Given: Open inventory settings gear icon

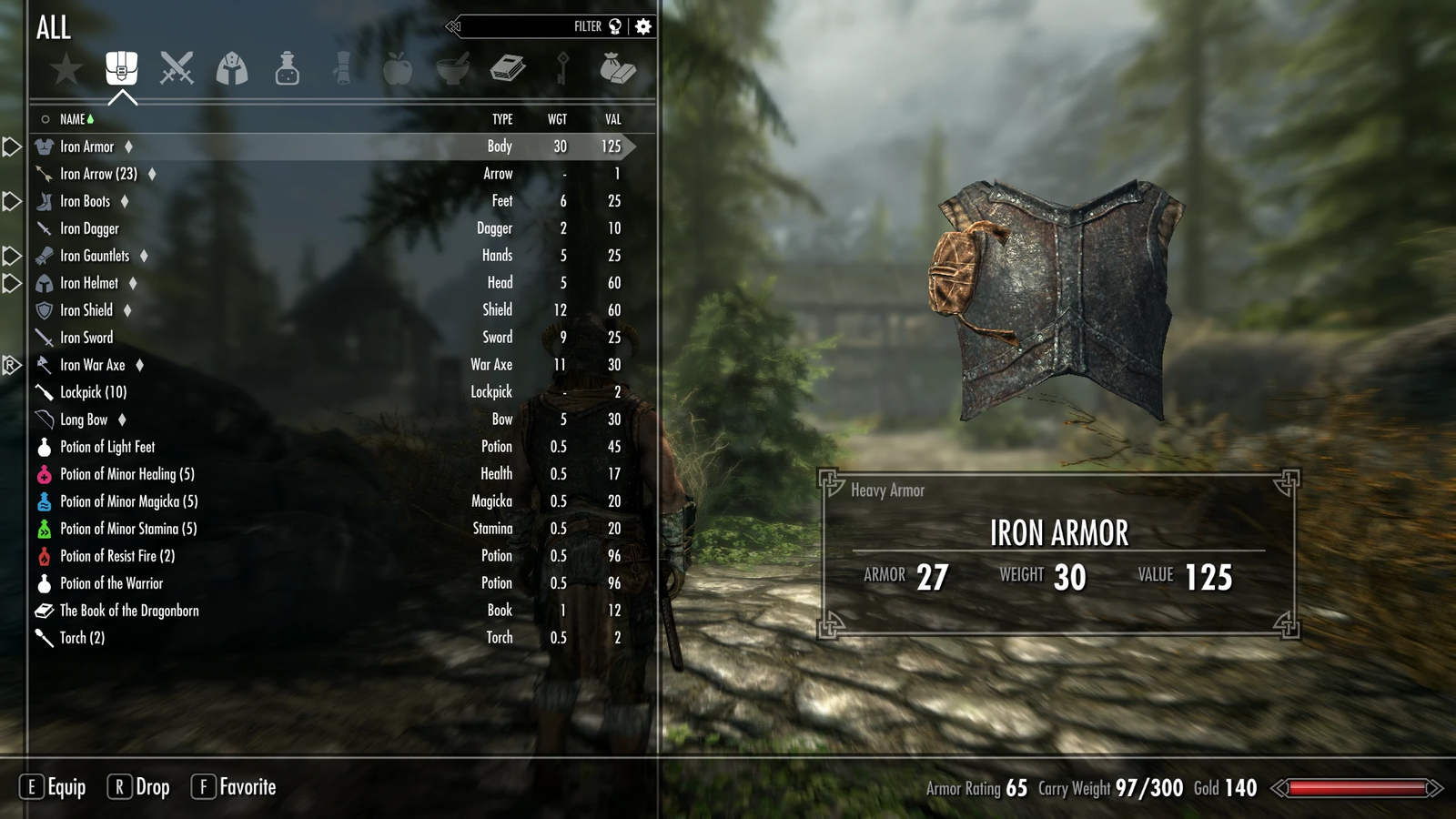Looking at the screenshot, I should click(x=643, y=26).
